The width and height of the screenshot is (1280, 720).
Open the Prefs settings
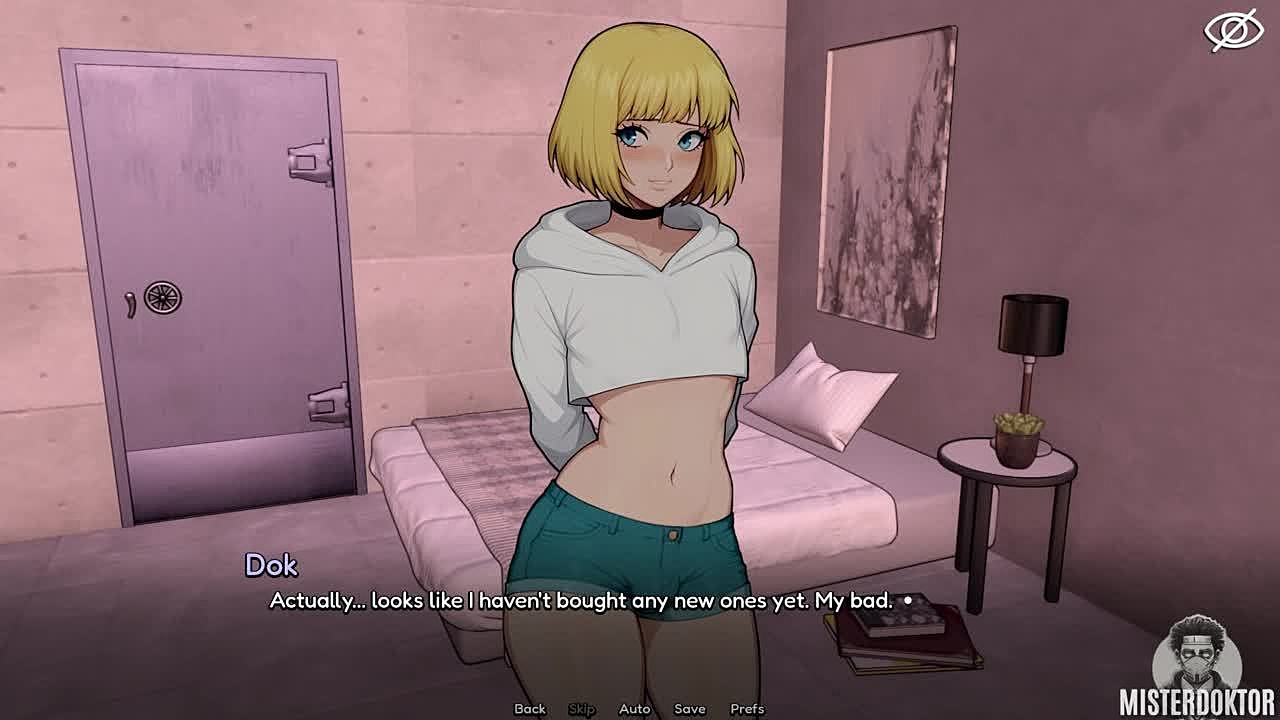[747, 709]
